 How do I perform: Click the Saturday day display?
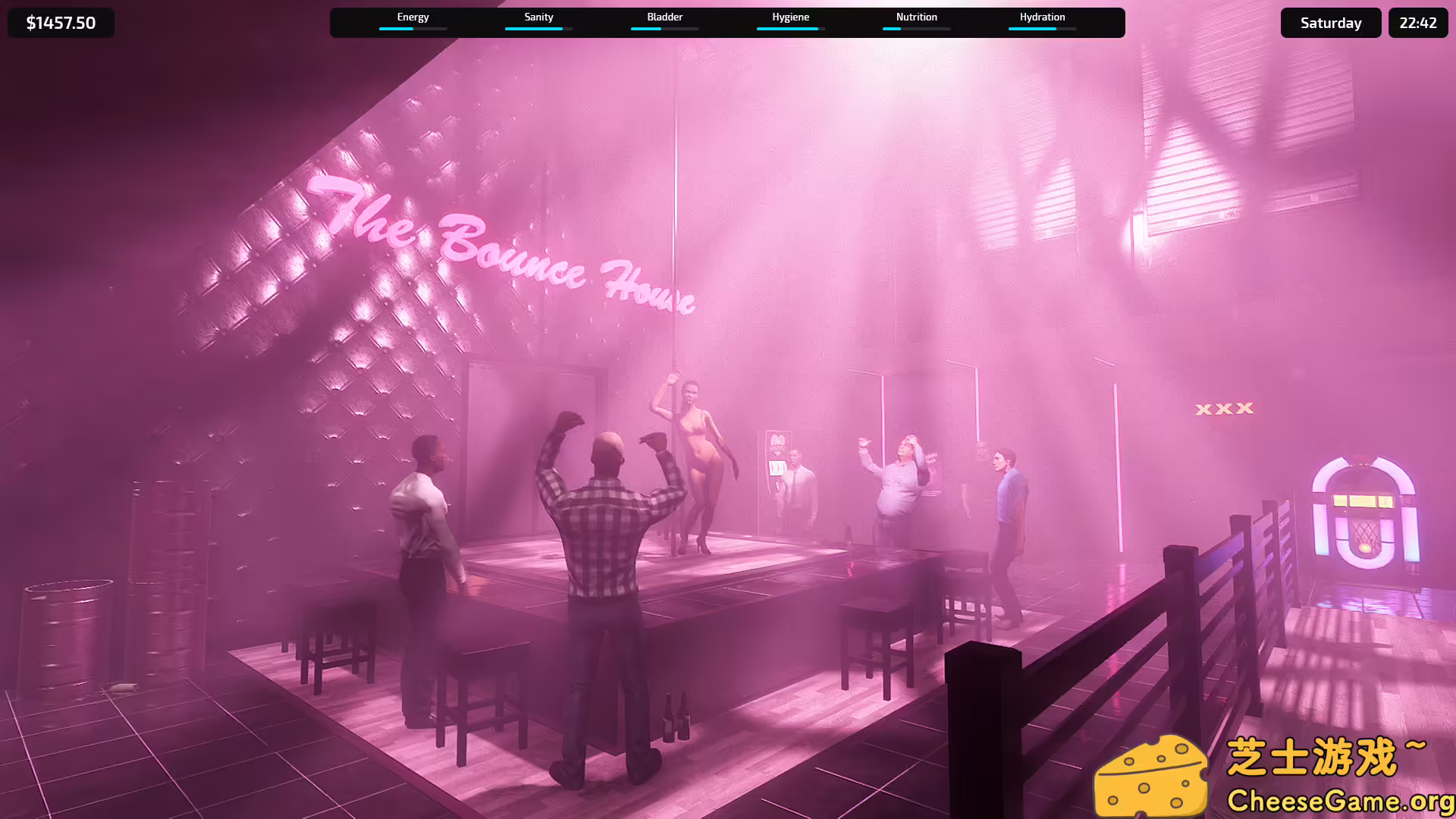point(1330,22)
